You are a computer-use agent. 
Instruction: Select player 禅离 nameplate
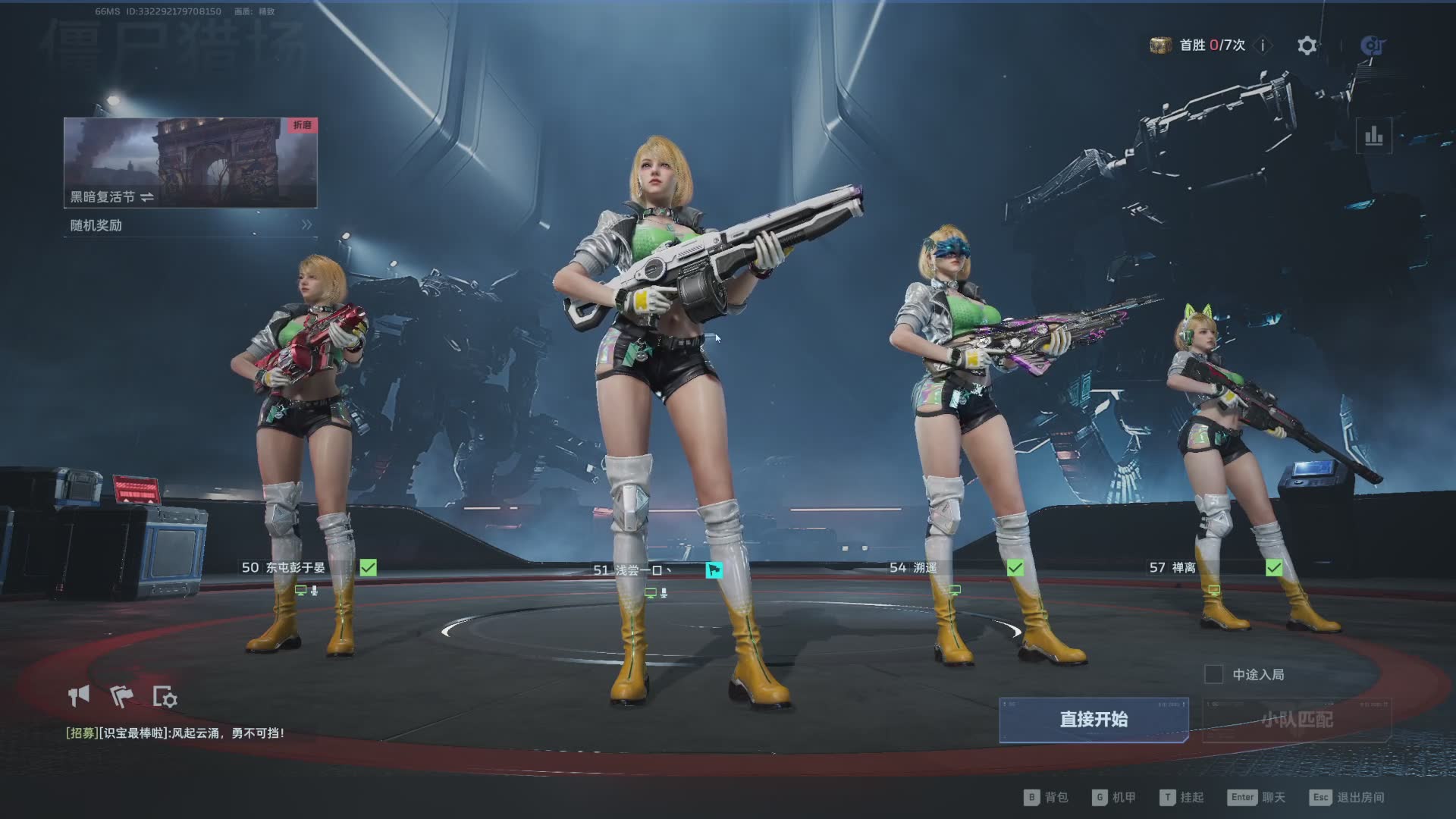1183,567
